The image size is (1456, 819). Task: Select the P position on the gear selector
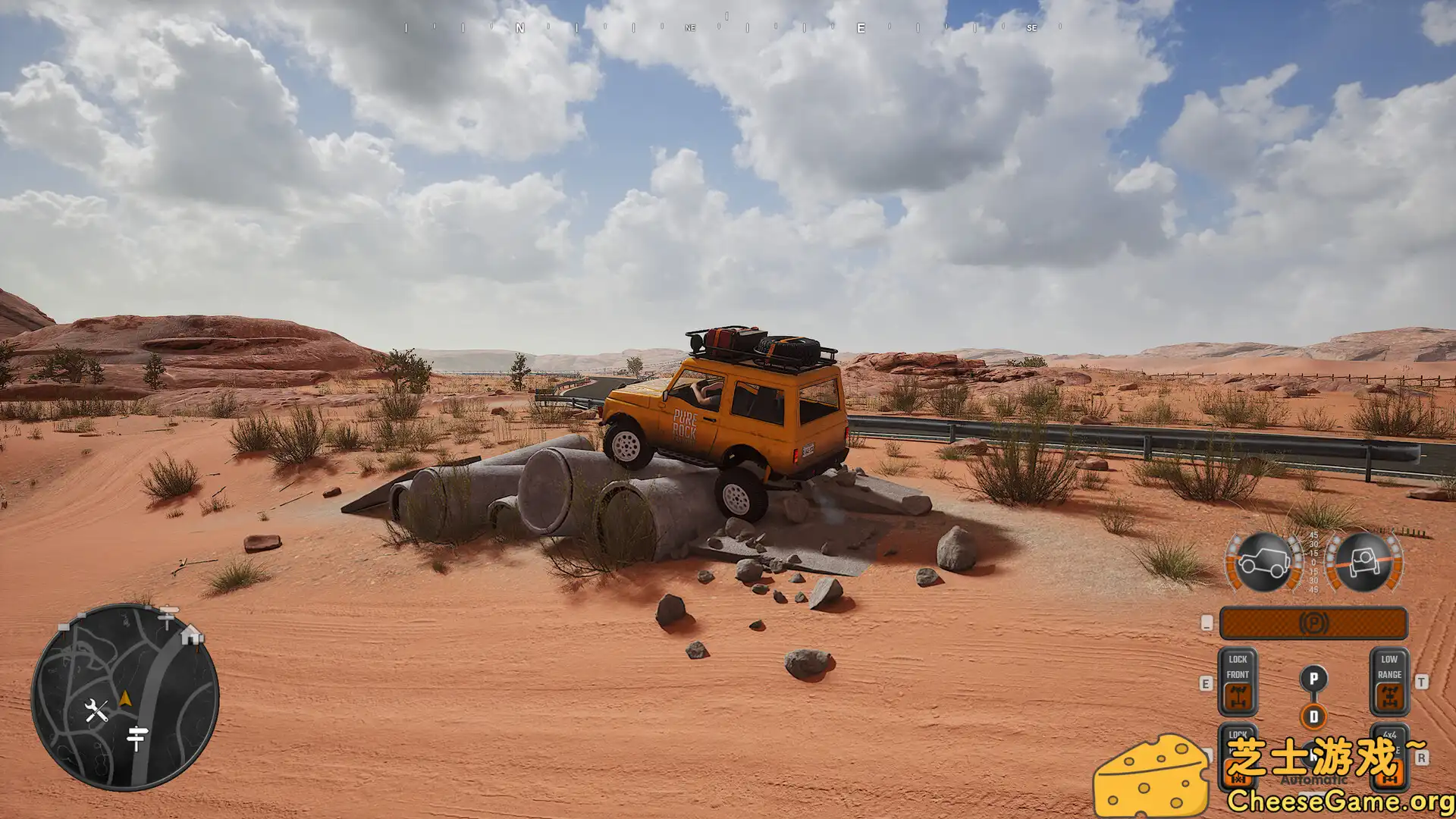click(x=1313, y=679)
